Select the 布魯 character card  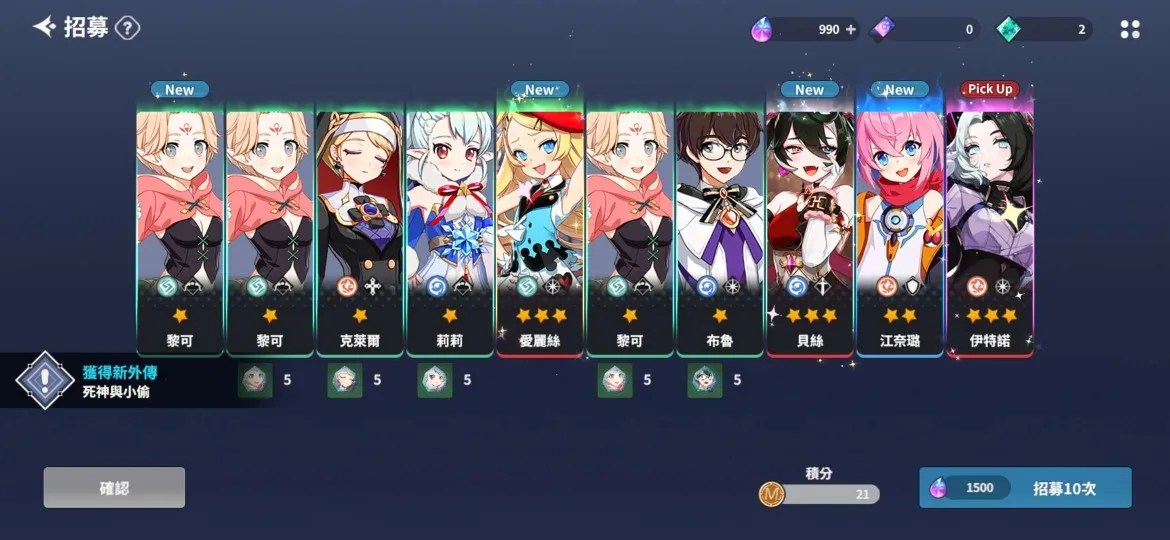(x=720, y=230)
